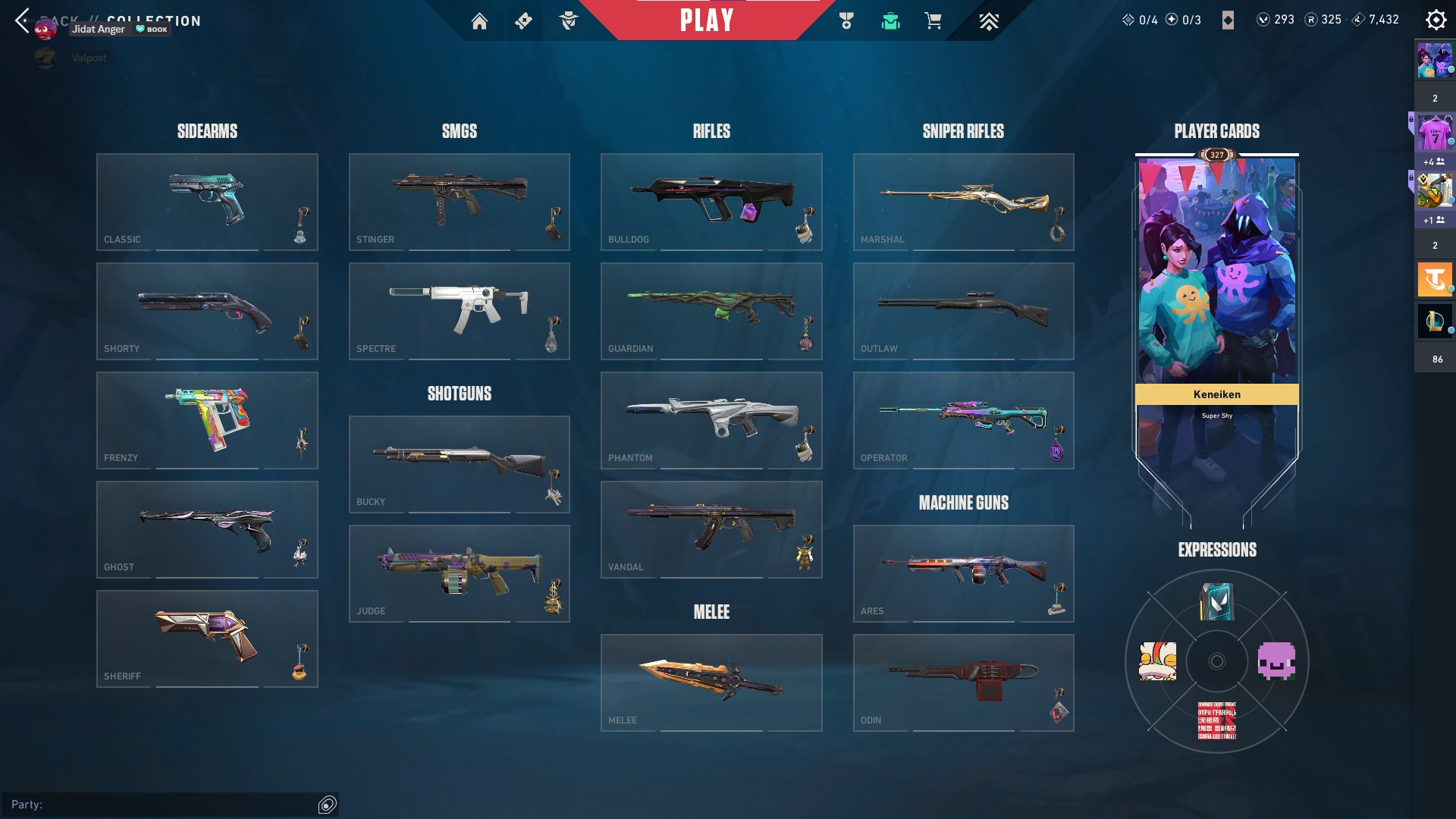Screen dimensions: 1456x819
Task: Select the Ghost pistol slot
Action: click(x=207, y=529)
